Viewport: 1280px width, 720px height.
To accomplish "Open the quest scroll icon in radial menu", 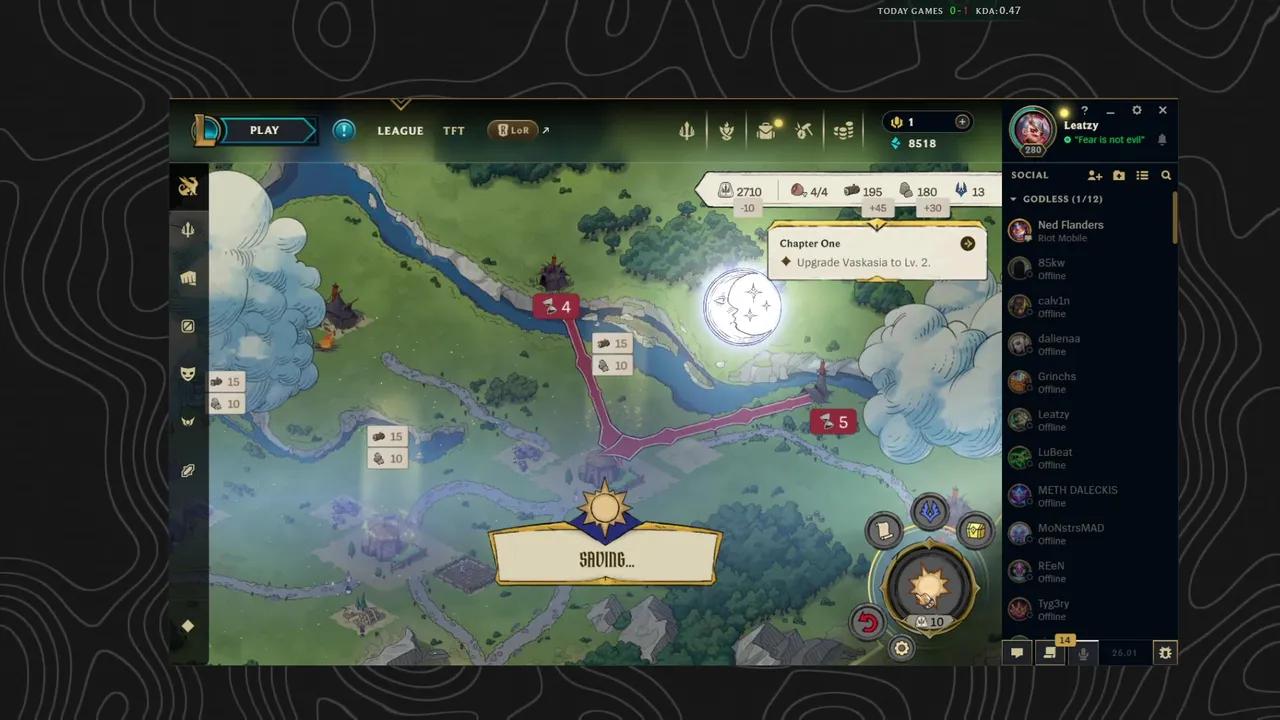I will click(x=882, y=530).
